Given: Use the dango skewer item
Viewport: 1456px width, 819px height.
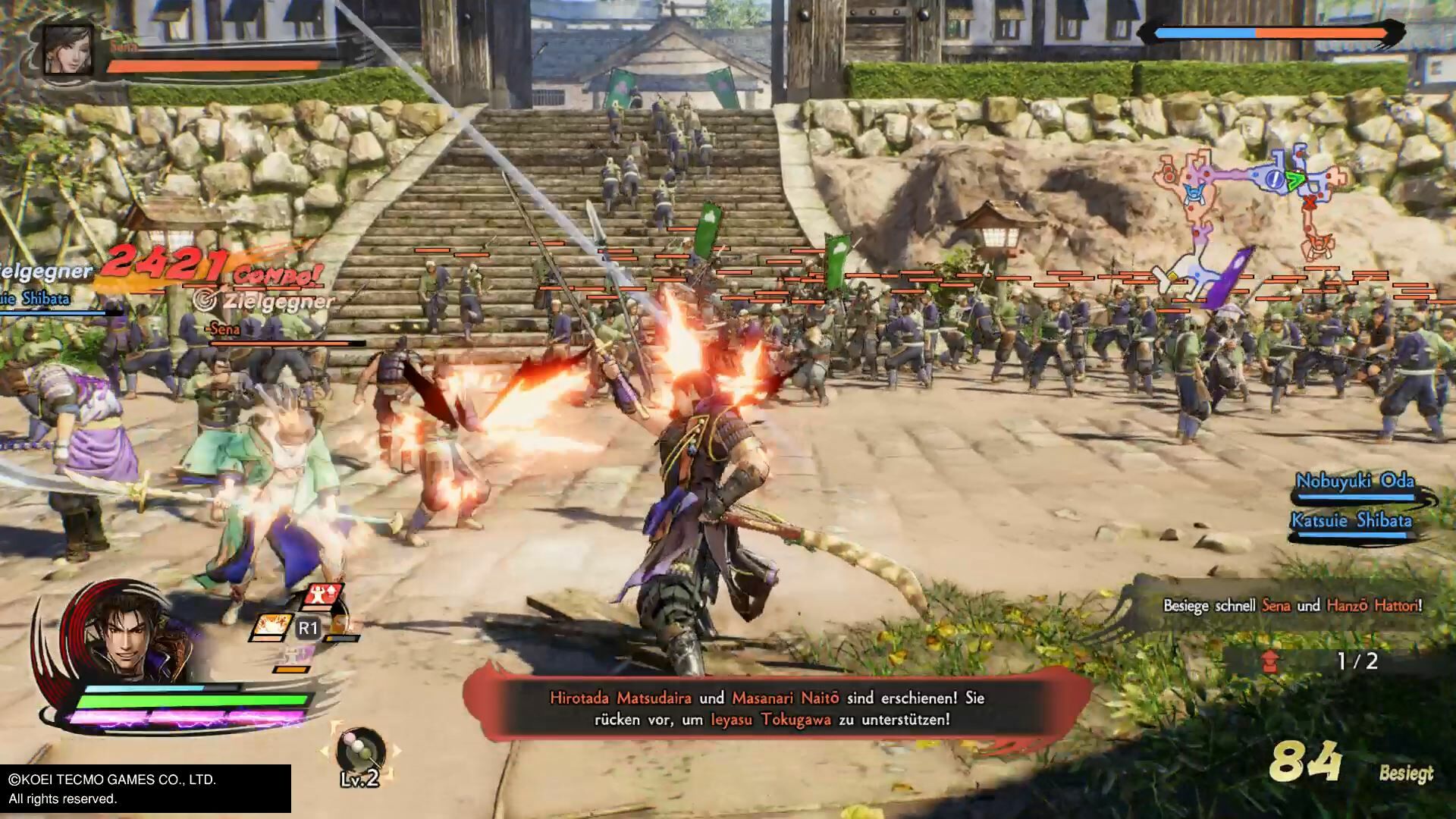Looking at the screenshot, I should tap(361, 752).
